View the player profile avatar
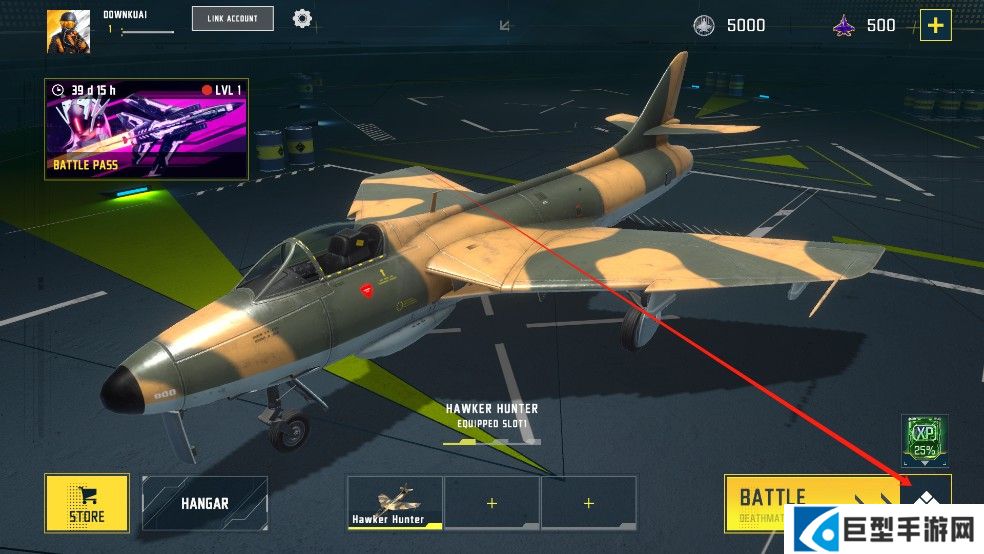This screenshot has width=984, height=554. (68, 31)
